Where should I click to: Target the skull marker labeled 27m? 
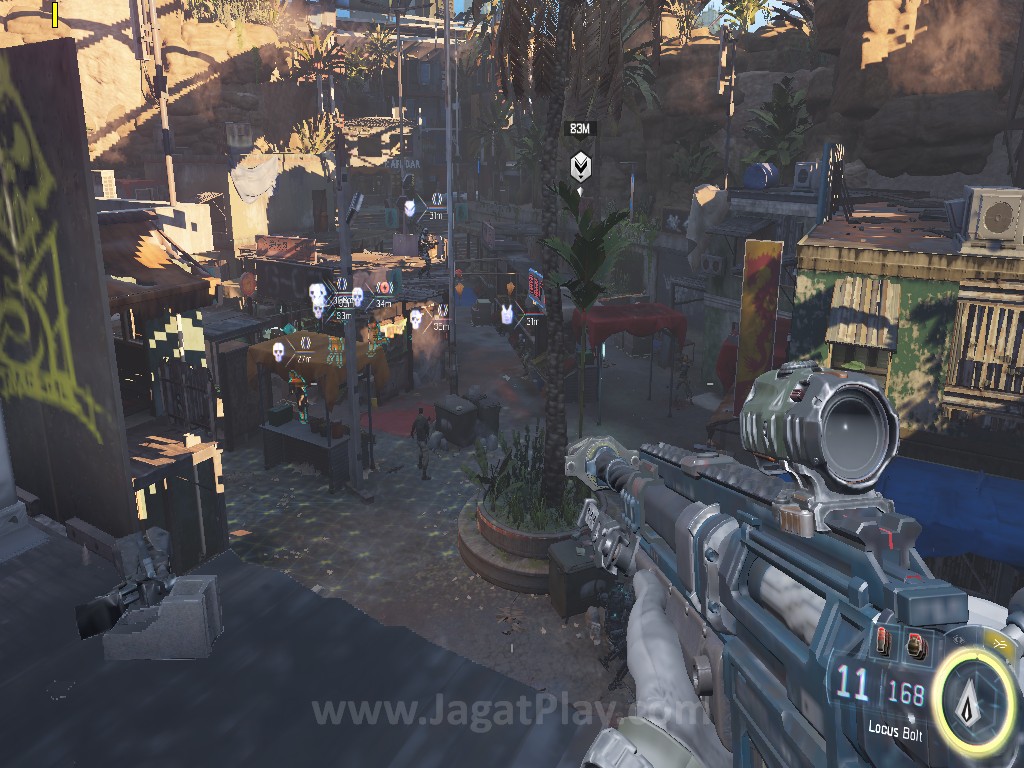tap(279, 351)
